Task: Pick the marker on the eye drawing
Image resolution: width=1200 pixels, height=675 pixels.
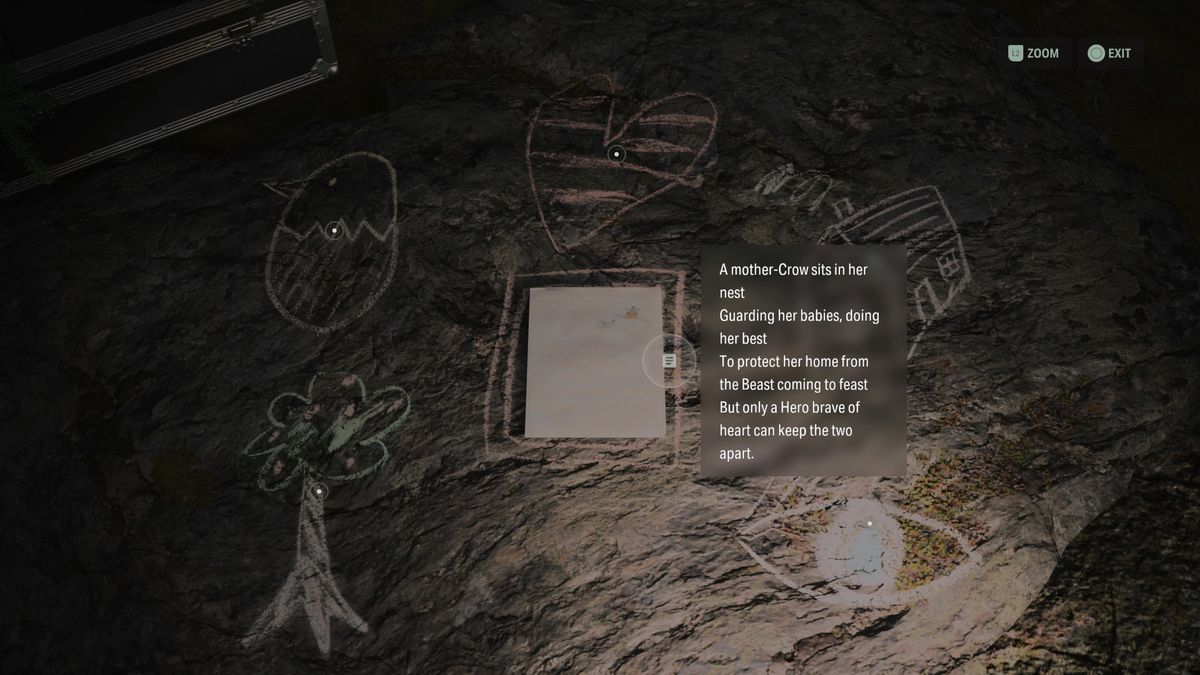Action: 870,524
